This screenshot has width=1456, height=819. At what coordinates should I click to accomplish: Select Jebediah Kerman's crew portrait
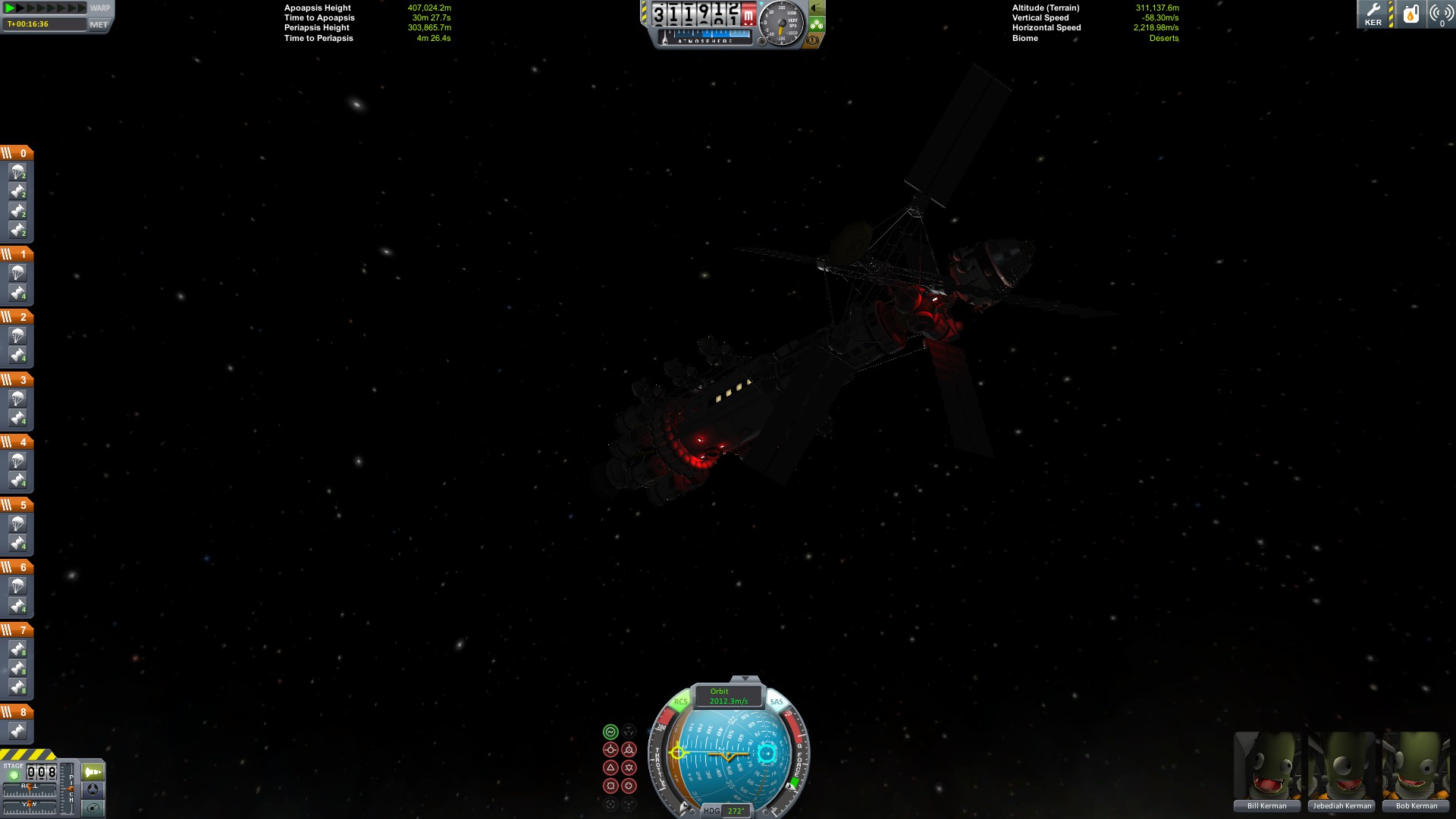tap(1341, 766)
